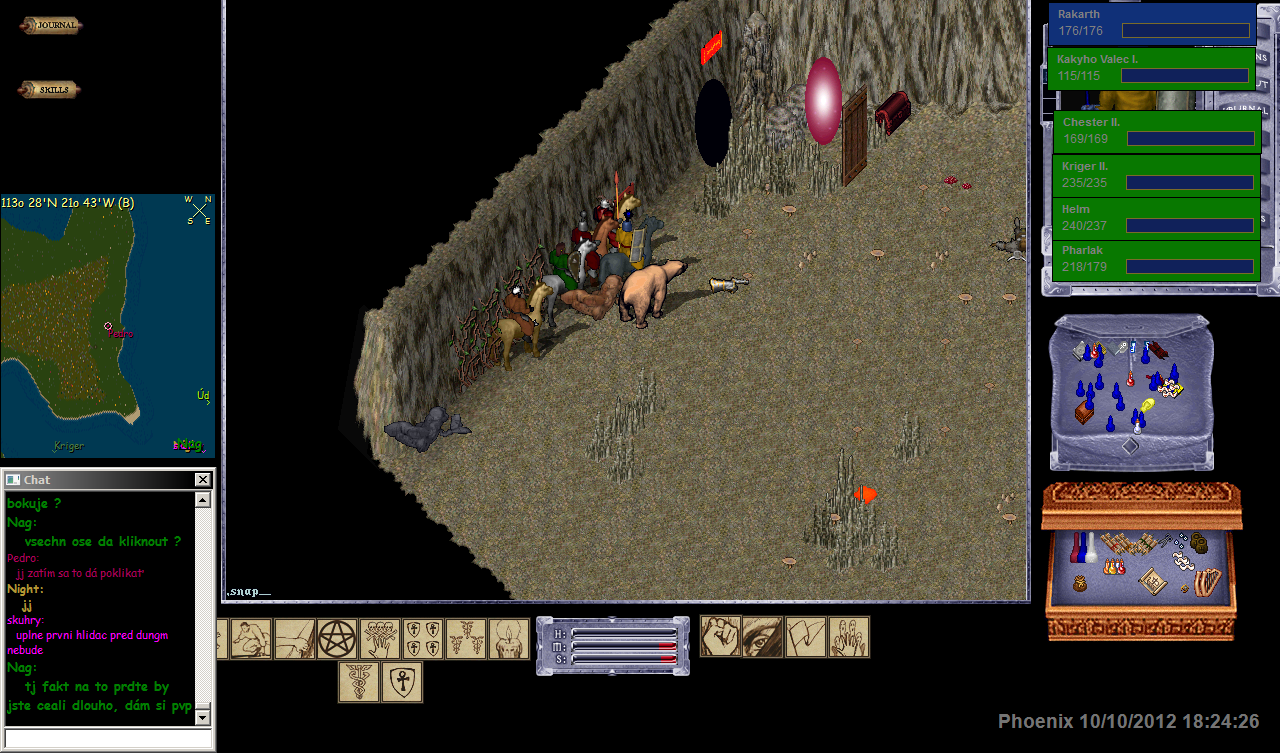Use the peering eye skill icon
Screen dimensions: 1280x753
[762, 637]
